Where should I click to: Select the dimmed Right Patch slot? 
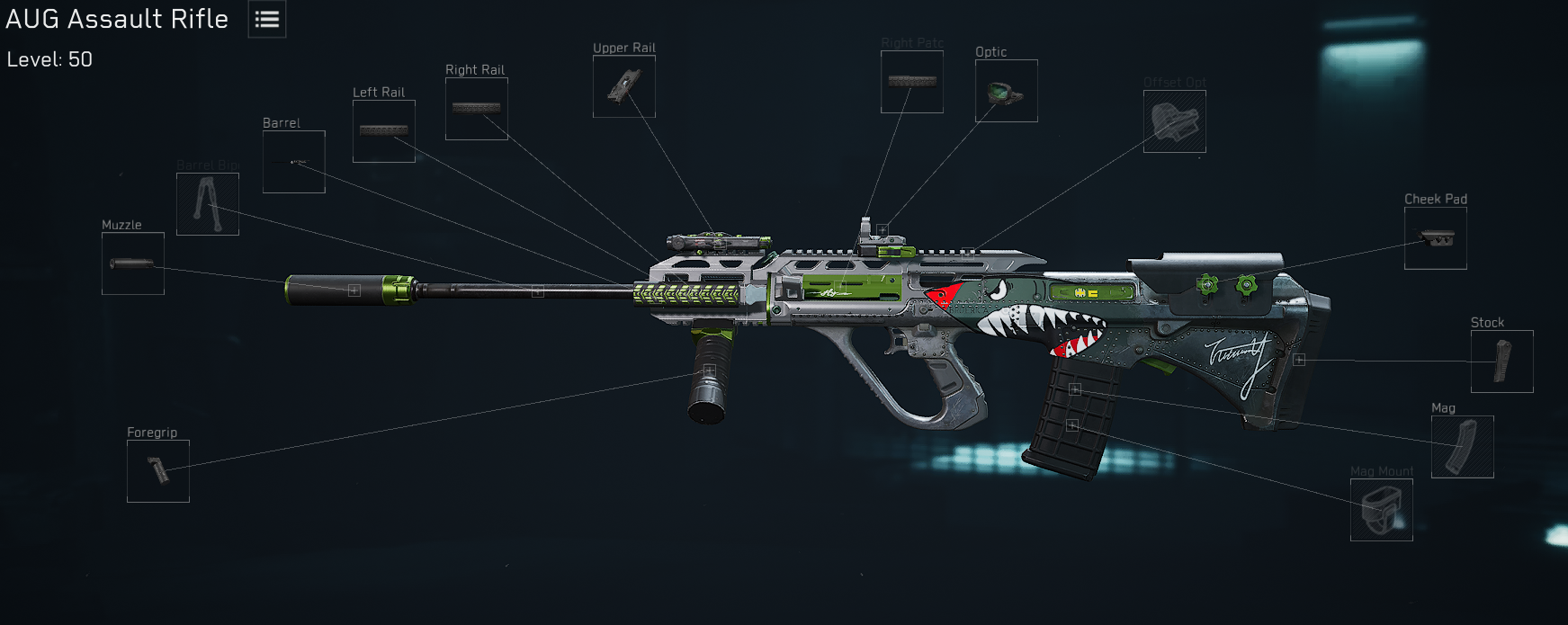tap(912, 82)
